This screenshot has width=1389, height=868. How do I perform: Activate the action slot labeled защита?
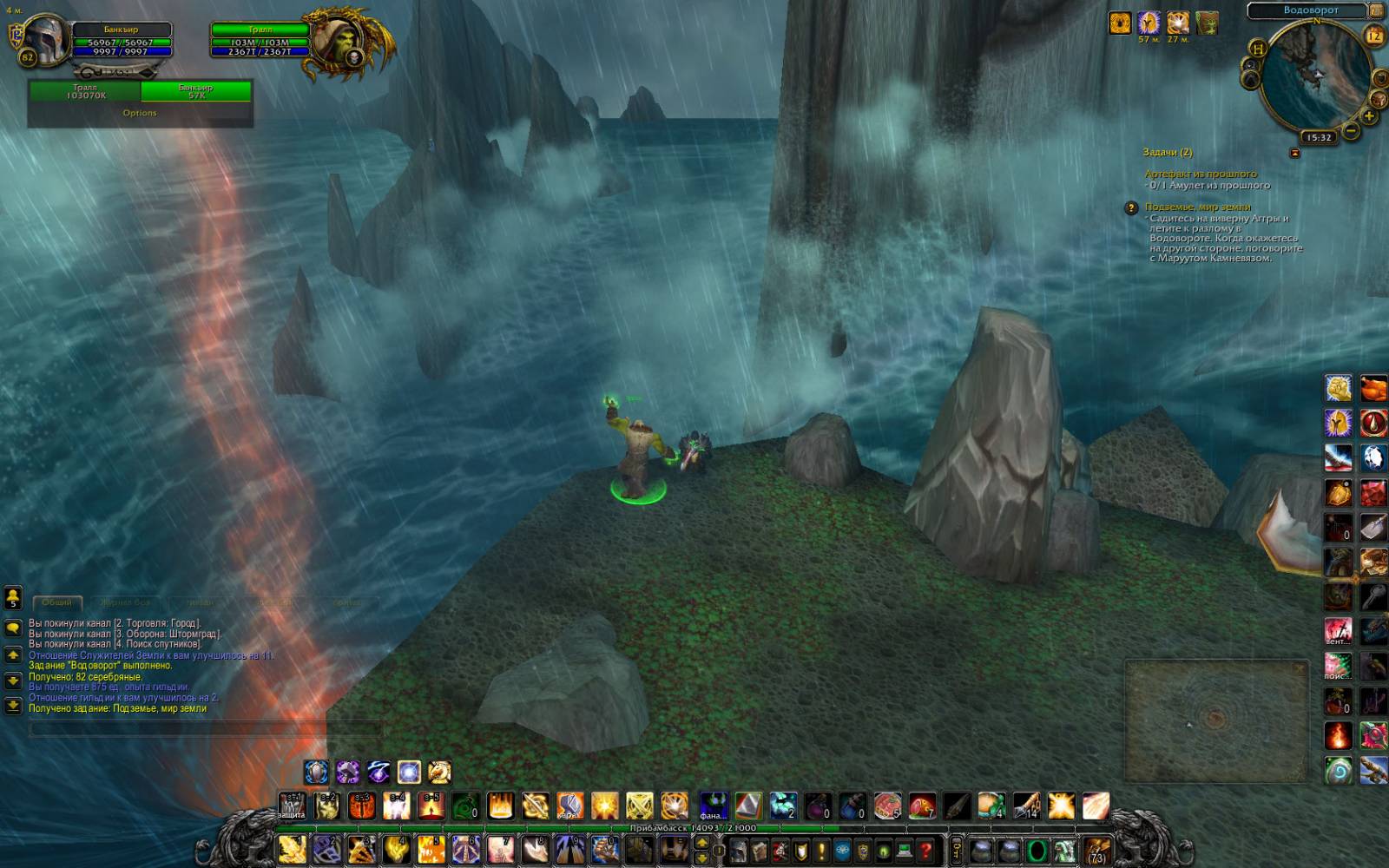click(292, 806)
